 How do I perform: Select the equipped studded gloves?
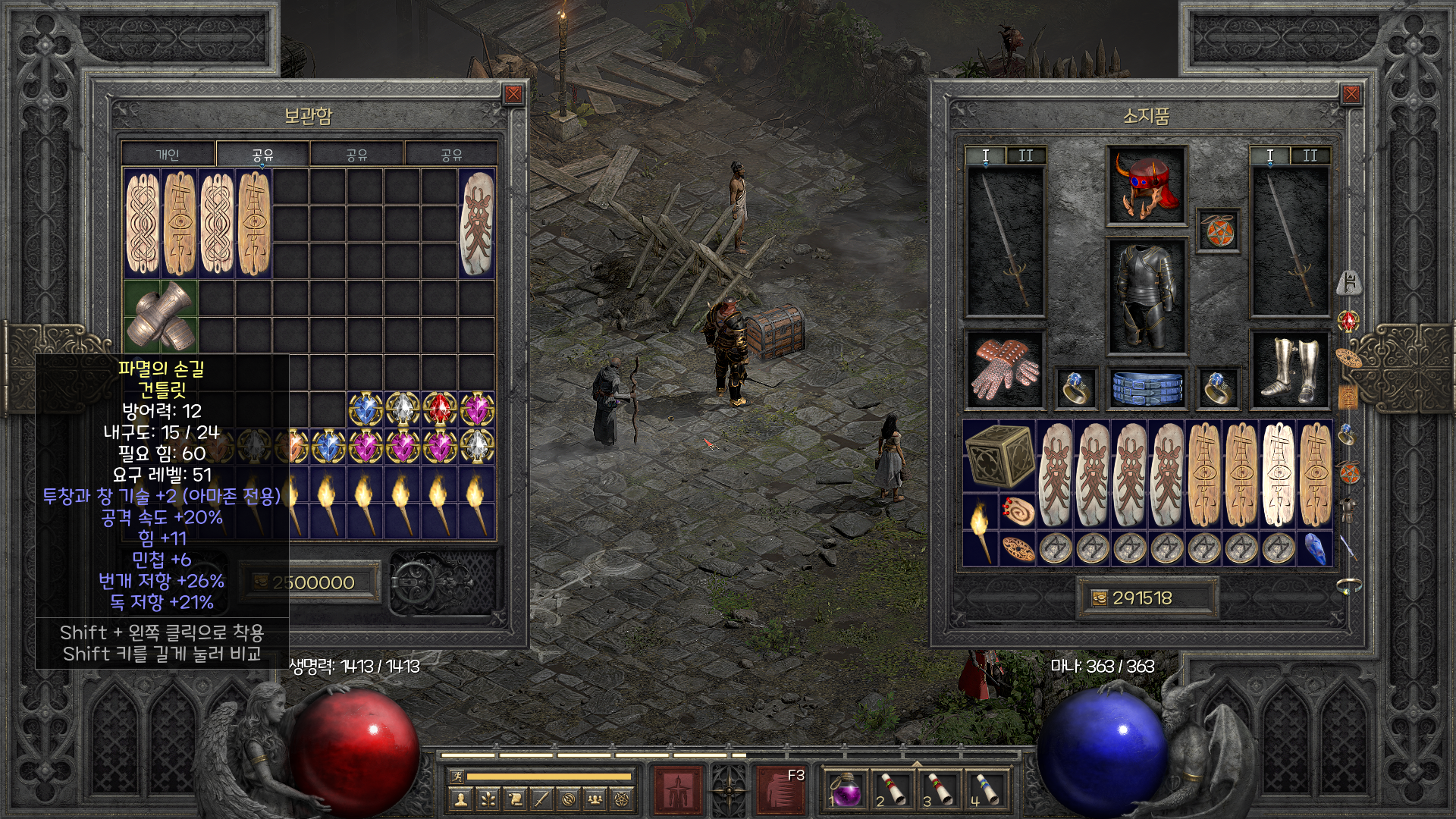1005,369
